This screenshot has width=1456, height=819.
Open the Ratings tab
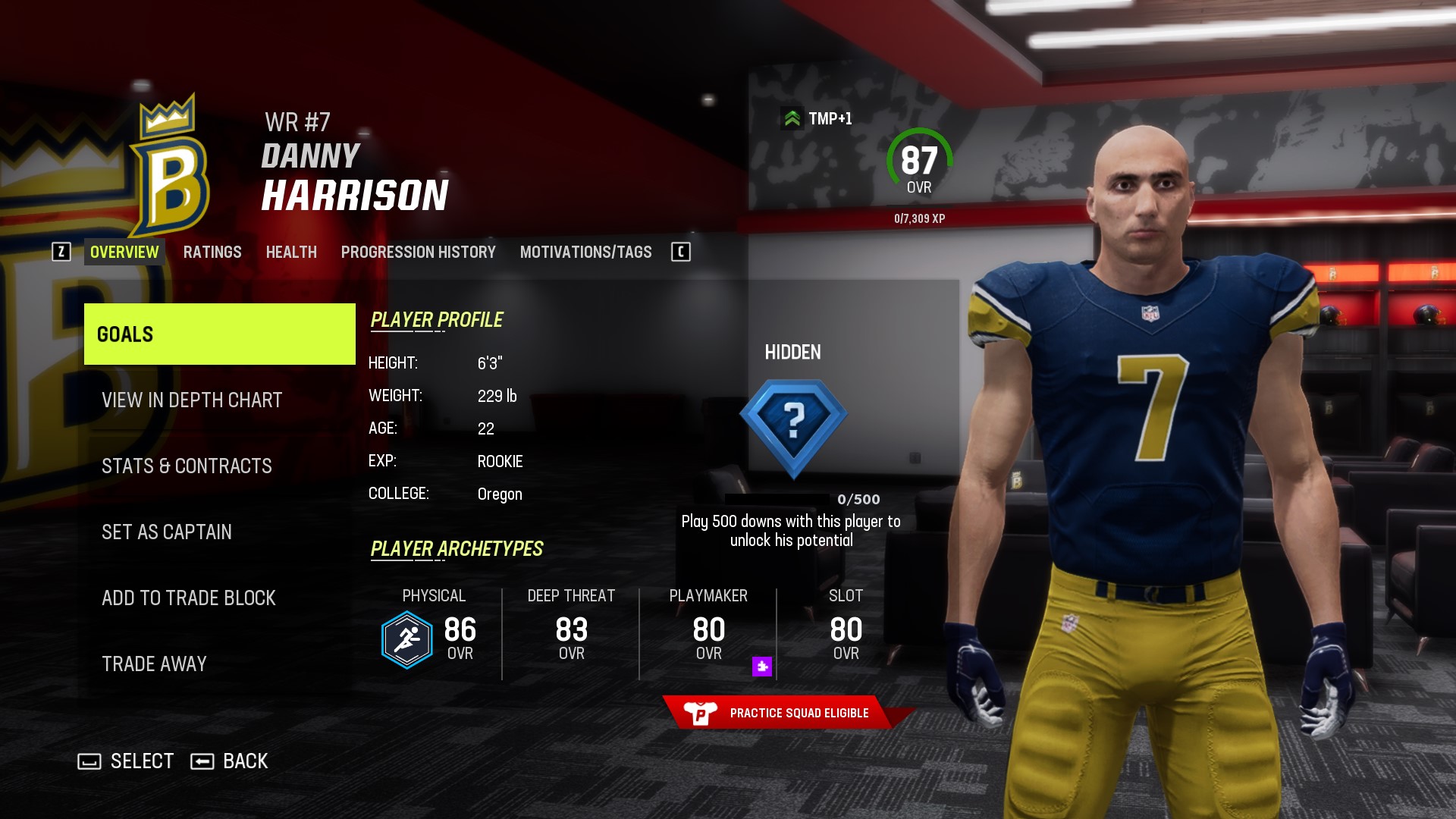click(x=212, y=253)
